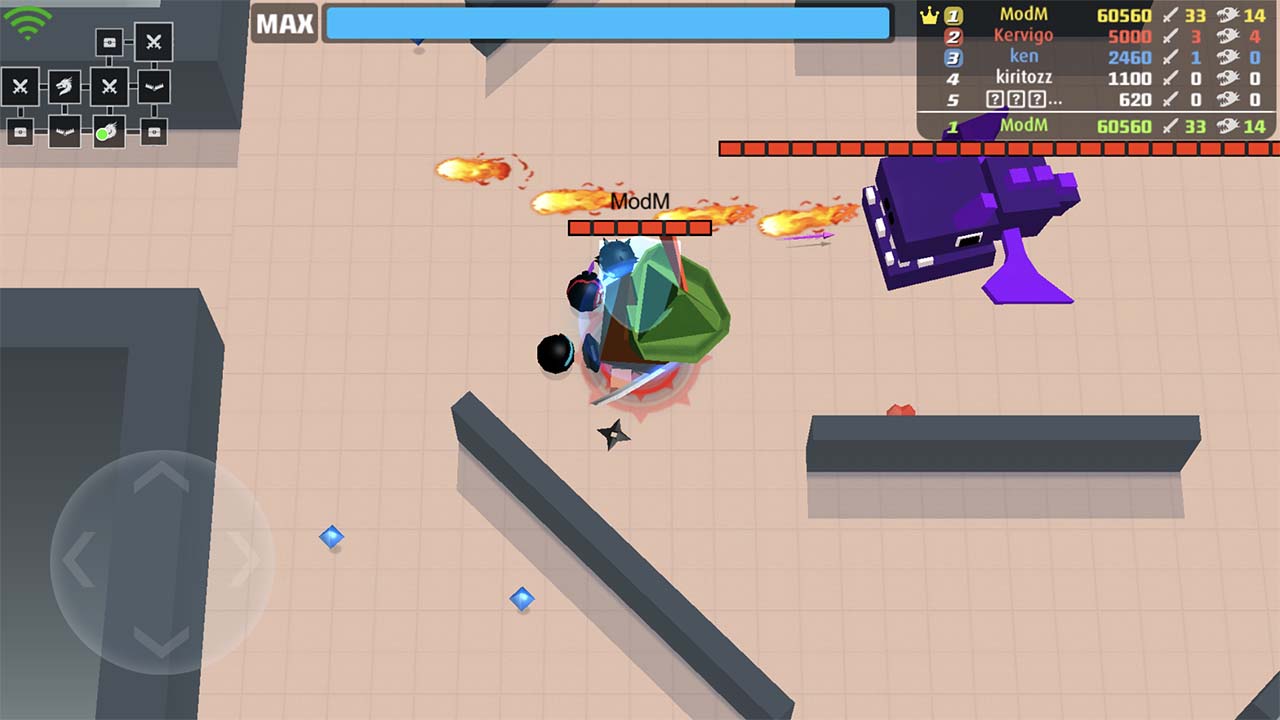Click the center crossed swords skill

tap(109, 86)
